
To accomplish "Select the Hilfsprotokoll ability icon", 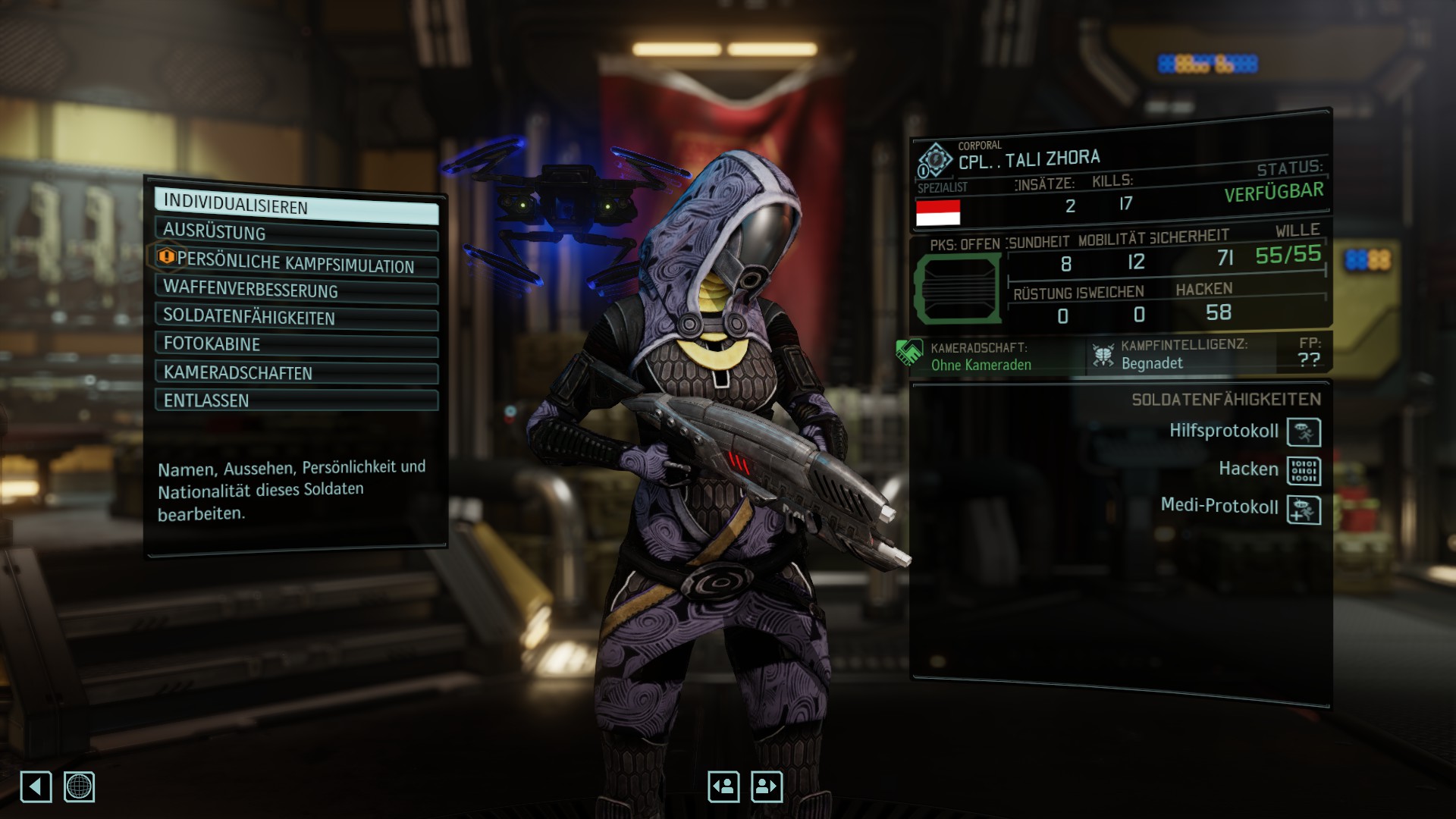I will [1304, 432].
